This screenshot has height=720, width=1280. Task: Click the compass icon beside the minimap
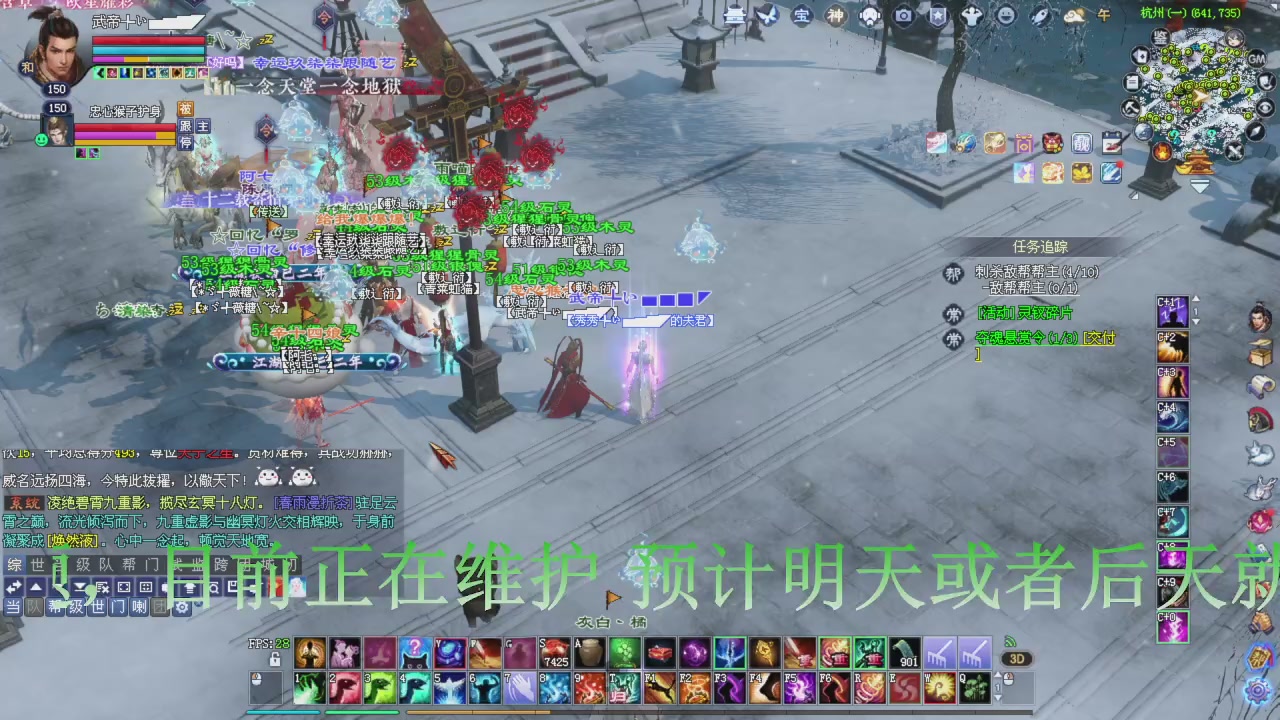click(x=1257, y=130)
